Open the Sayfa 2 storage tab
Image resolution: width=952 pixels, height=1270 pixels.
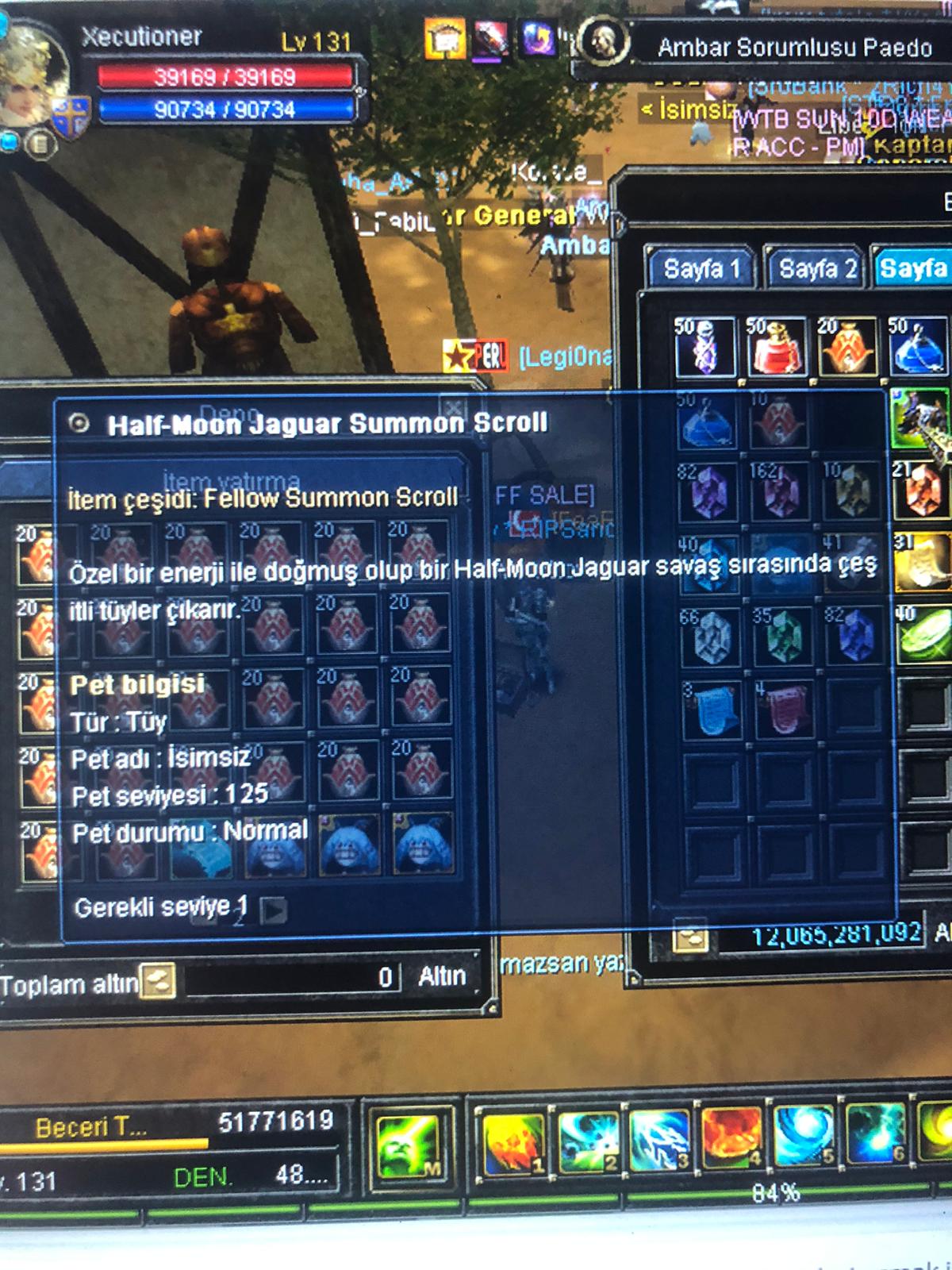[816, 269]
